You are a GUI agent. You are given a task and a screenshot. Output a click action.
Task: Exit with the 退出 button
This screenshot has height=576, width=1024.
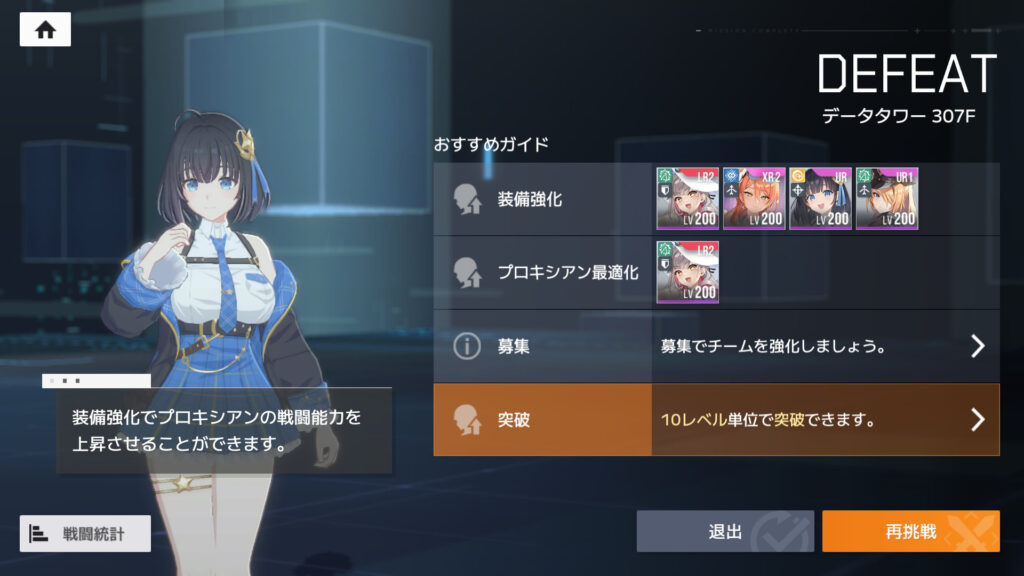(725, 531)
